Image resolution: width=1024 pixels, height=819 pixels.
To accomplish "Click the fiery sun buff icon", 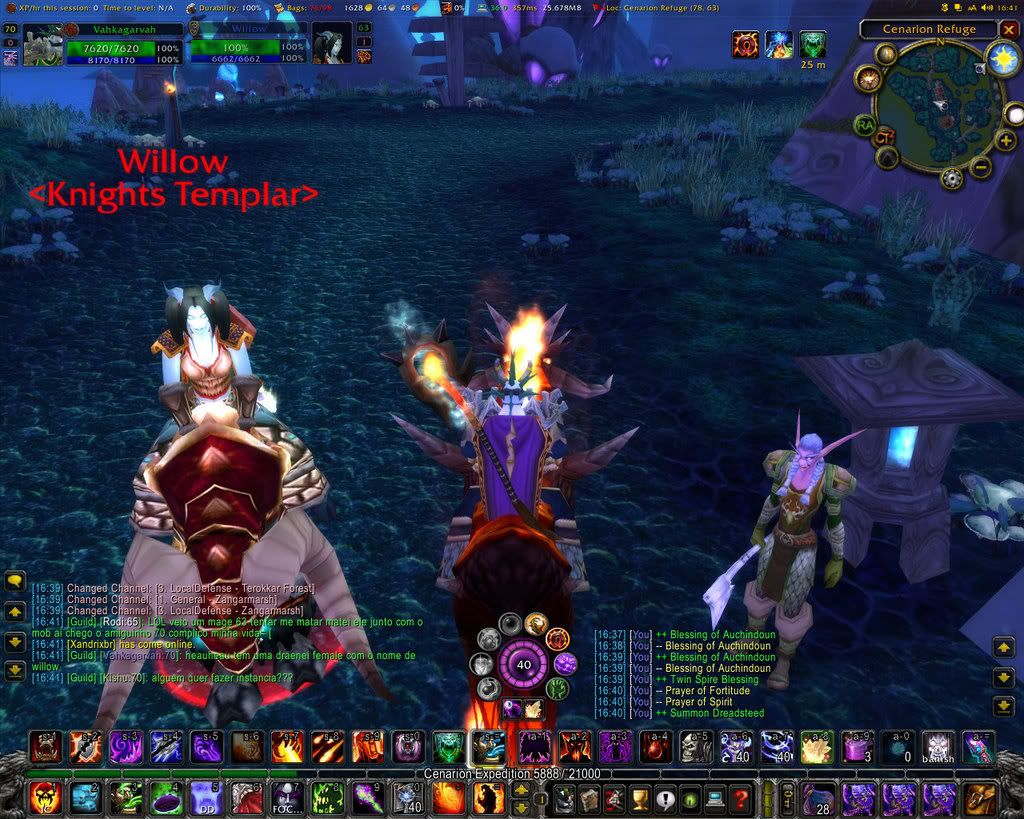I will [x=745, y=44].
